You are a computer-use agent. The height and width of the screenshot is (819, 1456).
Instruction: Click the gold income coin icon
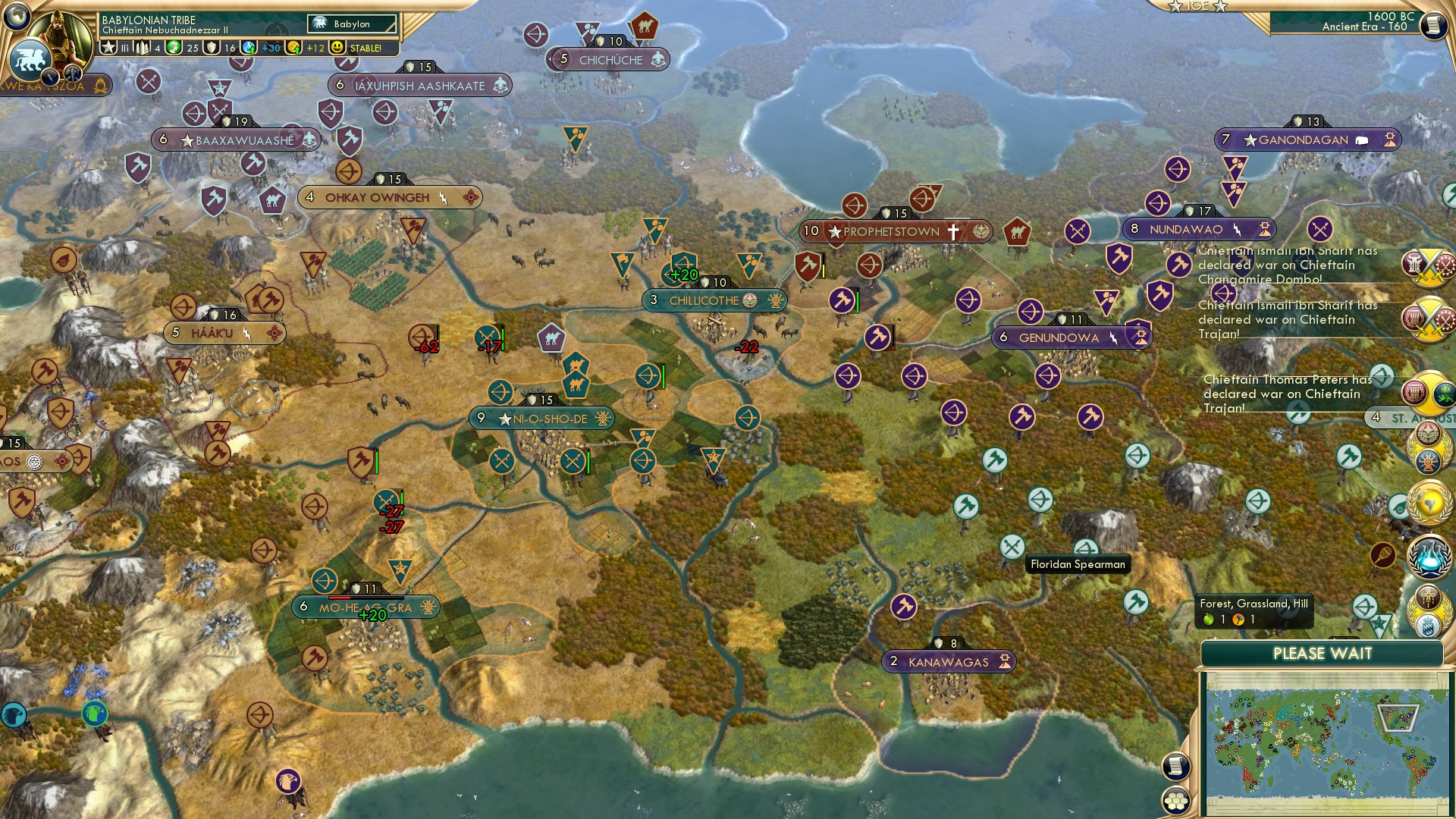[294, 47]
